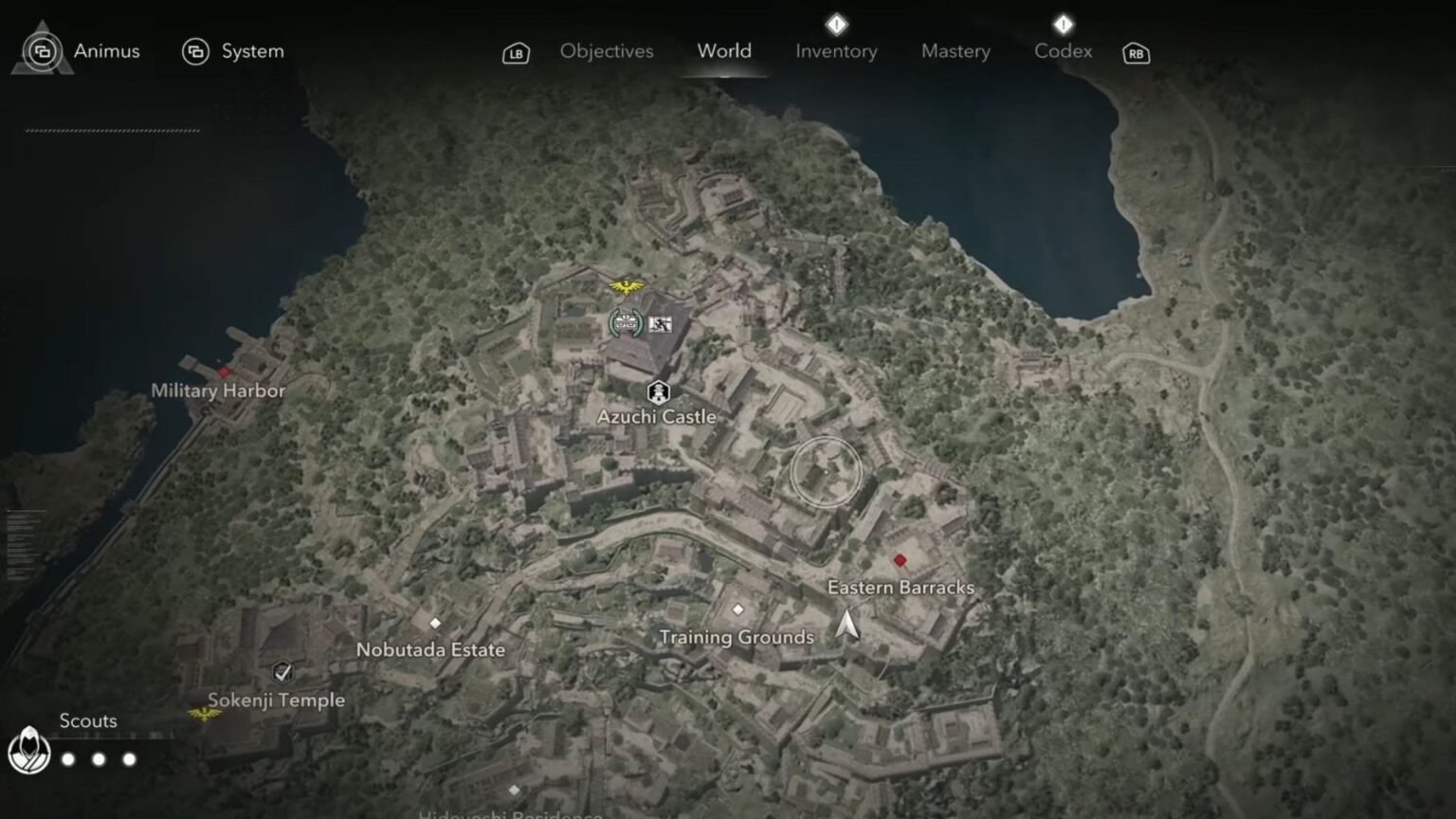1456x819 pixels.
Task: Open the green hideout marker near Azuchi Castle
Action: 625,322
